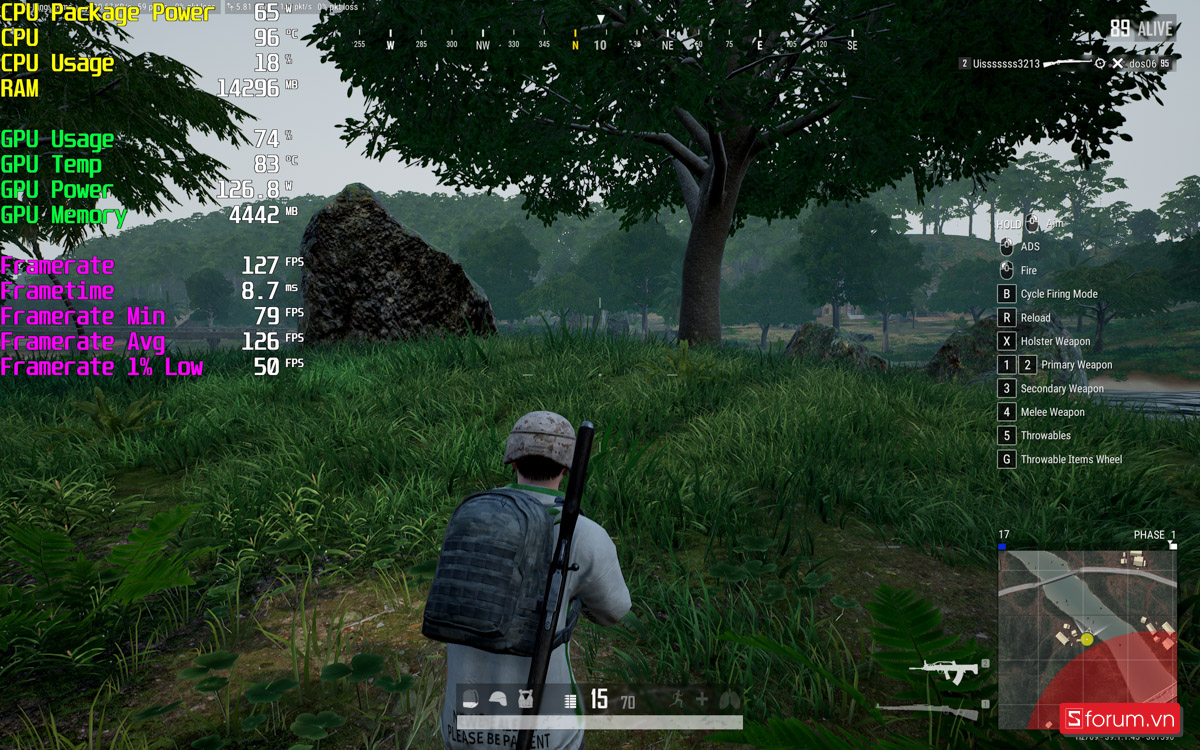Click the helmet equipment icon
This screenshot has width=1200, height=750.
click(498, 701)
